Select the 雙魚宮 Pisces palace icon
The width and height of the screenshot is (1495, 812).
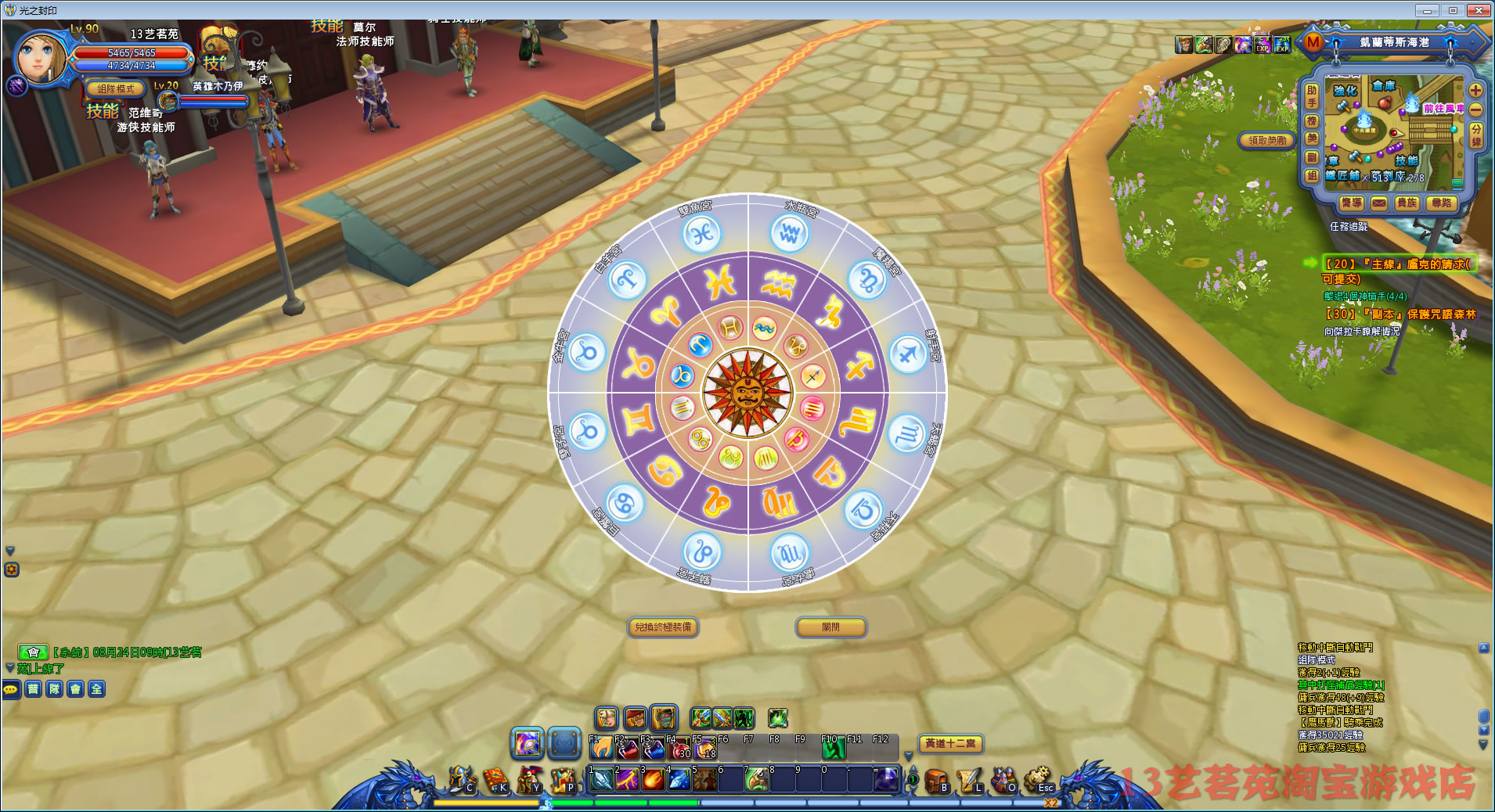pos(701,233)
